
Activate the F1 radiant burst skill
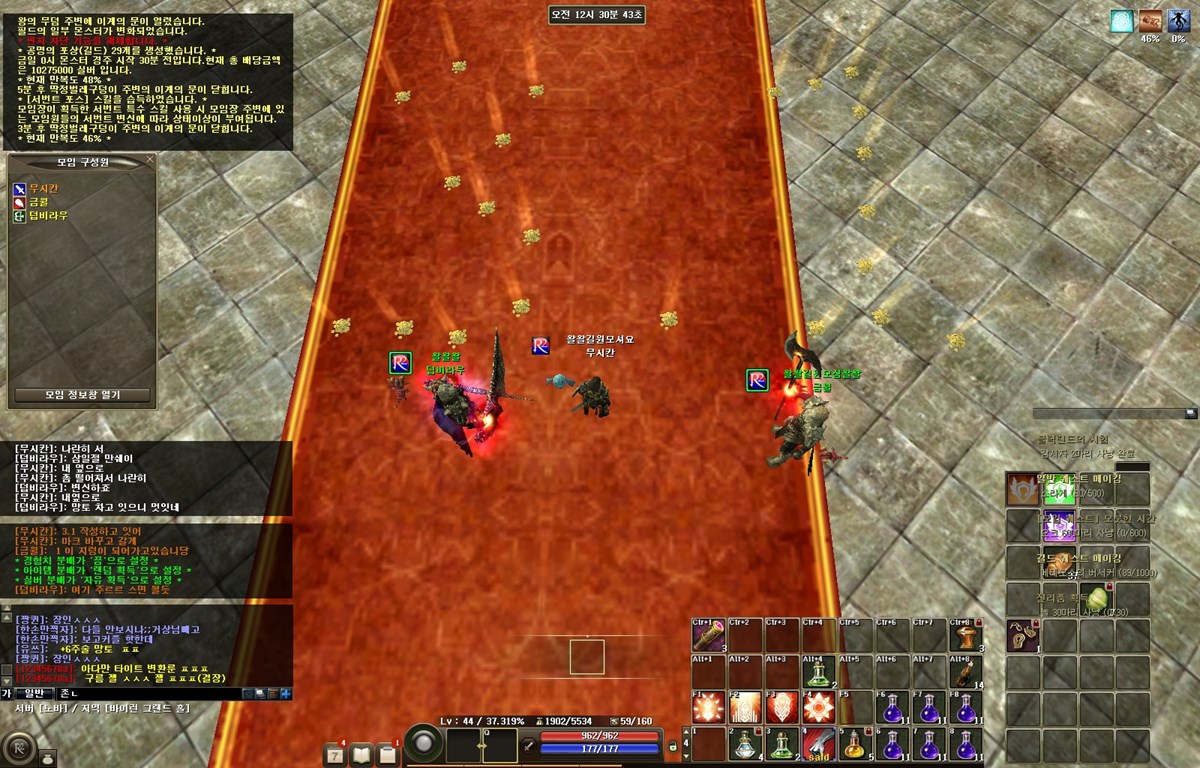(708, 708)
